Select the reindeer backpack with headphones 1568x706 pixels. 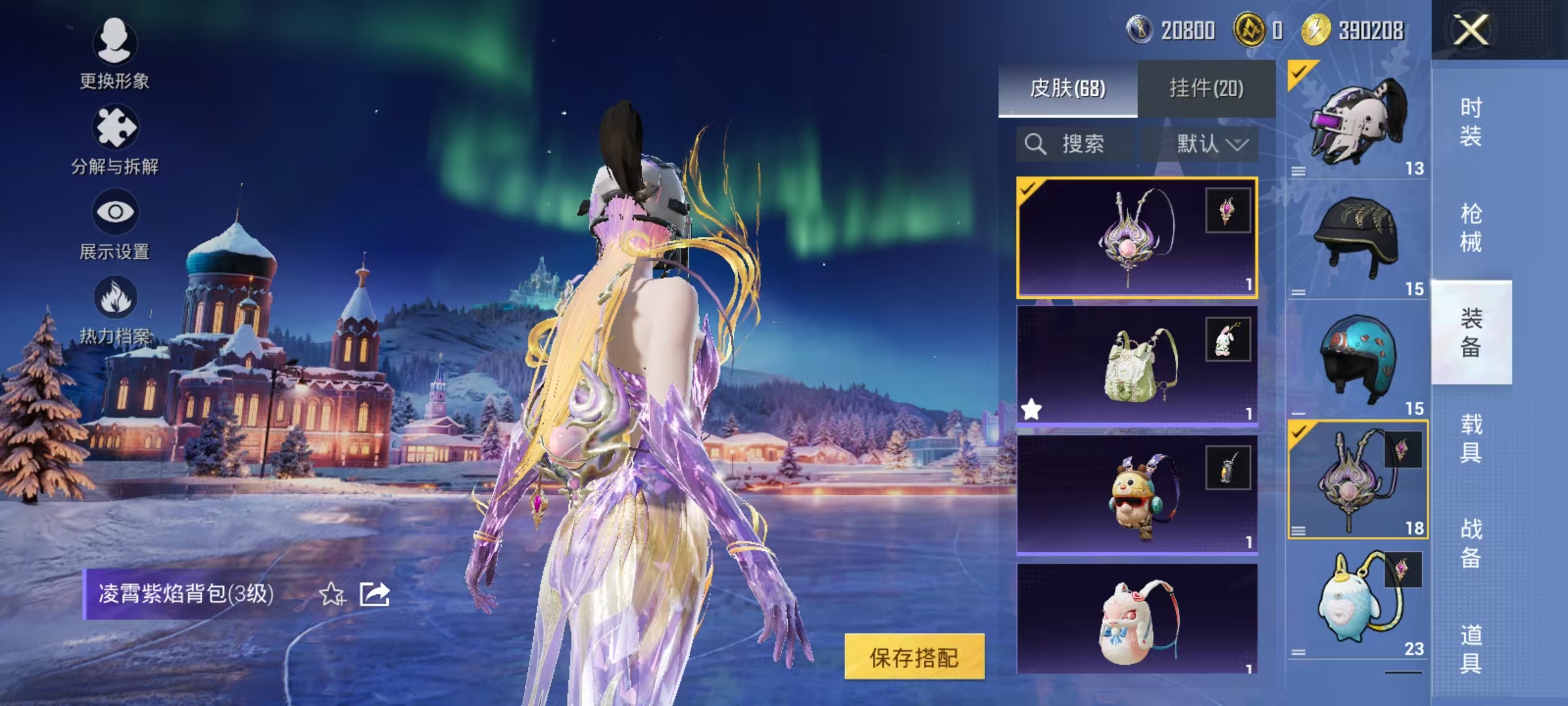coord(1137,494)
